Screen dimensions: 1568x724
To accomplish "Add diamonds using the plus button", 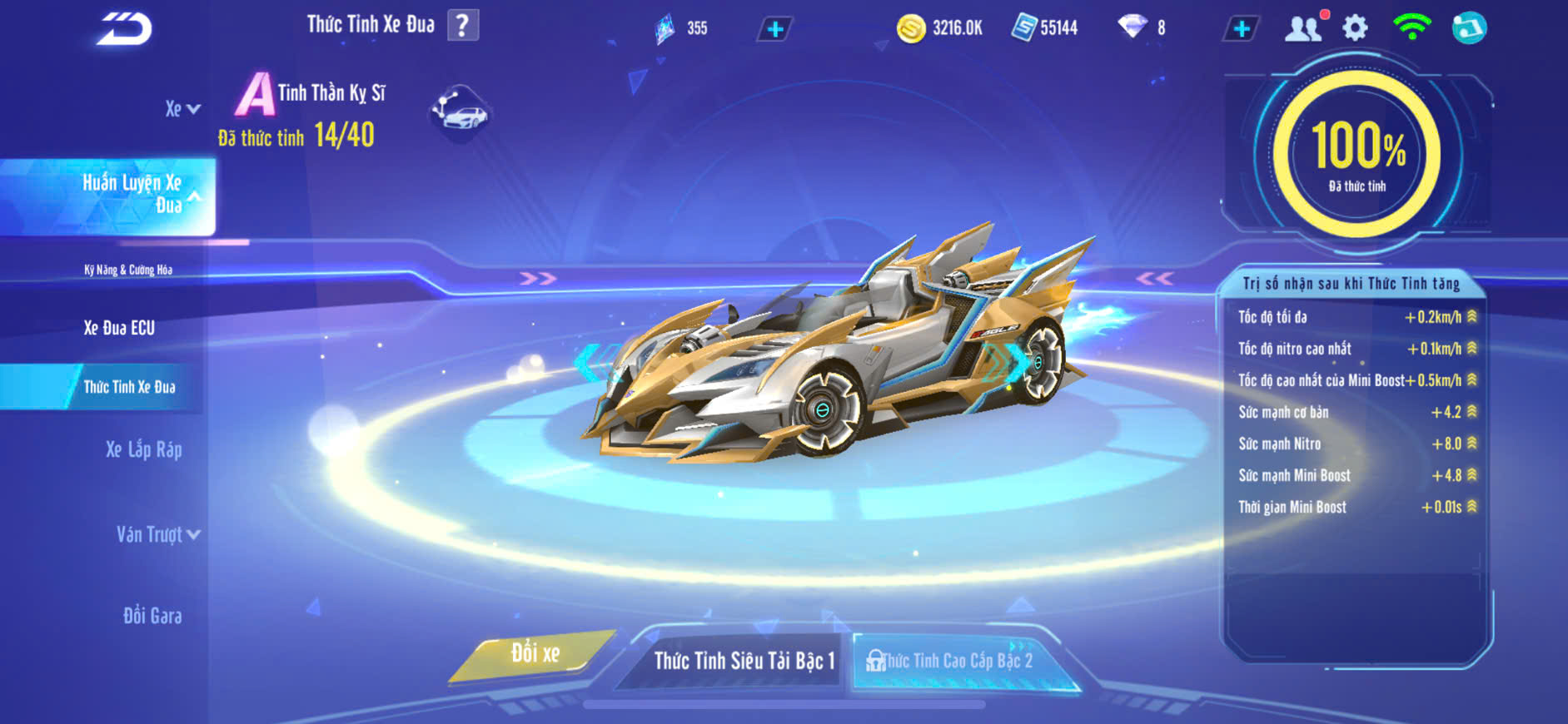I will [x=1241, y=29].
